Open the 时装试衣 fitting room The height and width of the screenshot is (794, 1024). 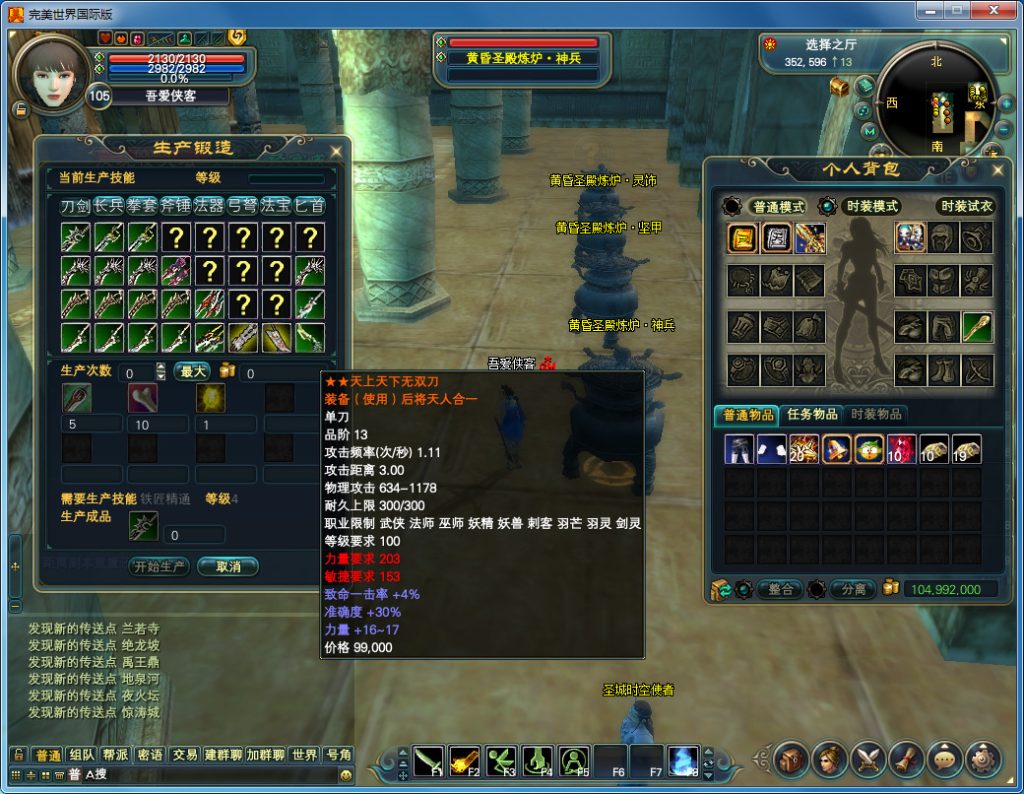tap(965, 206)
